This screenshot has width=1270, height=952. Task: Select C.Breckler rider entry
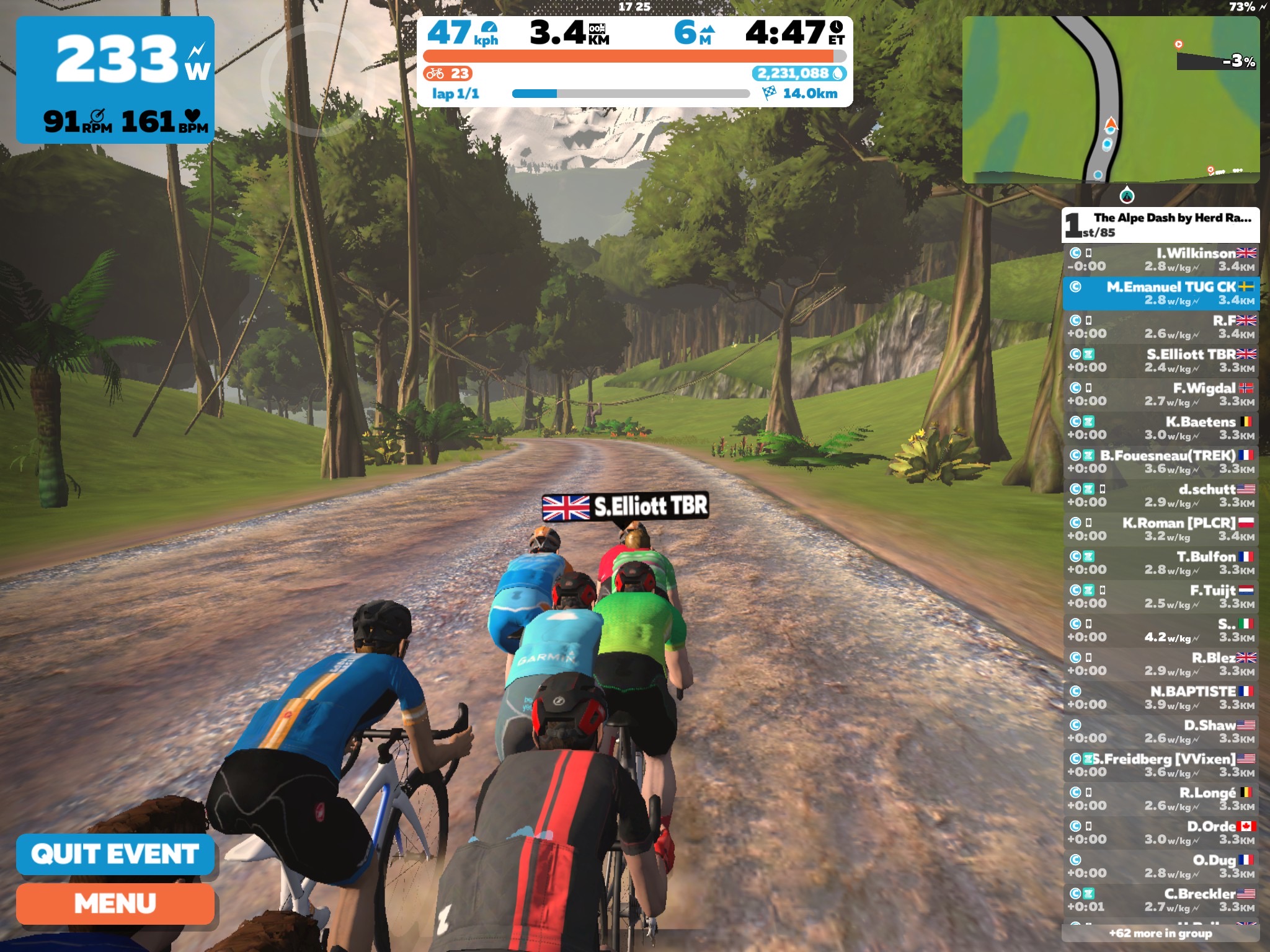[x=1160, y=900]
